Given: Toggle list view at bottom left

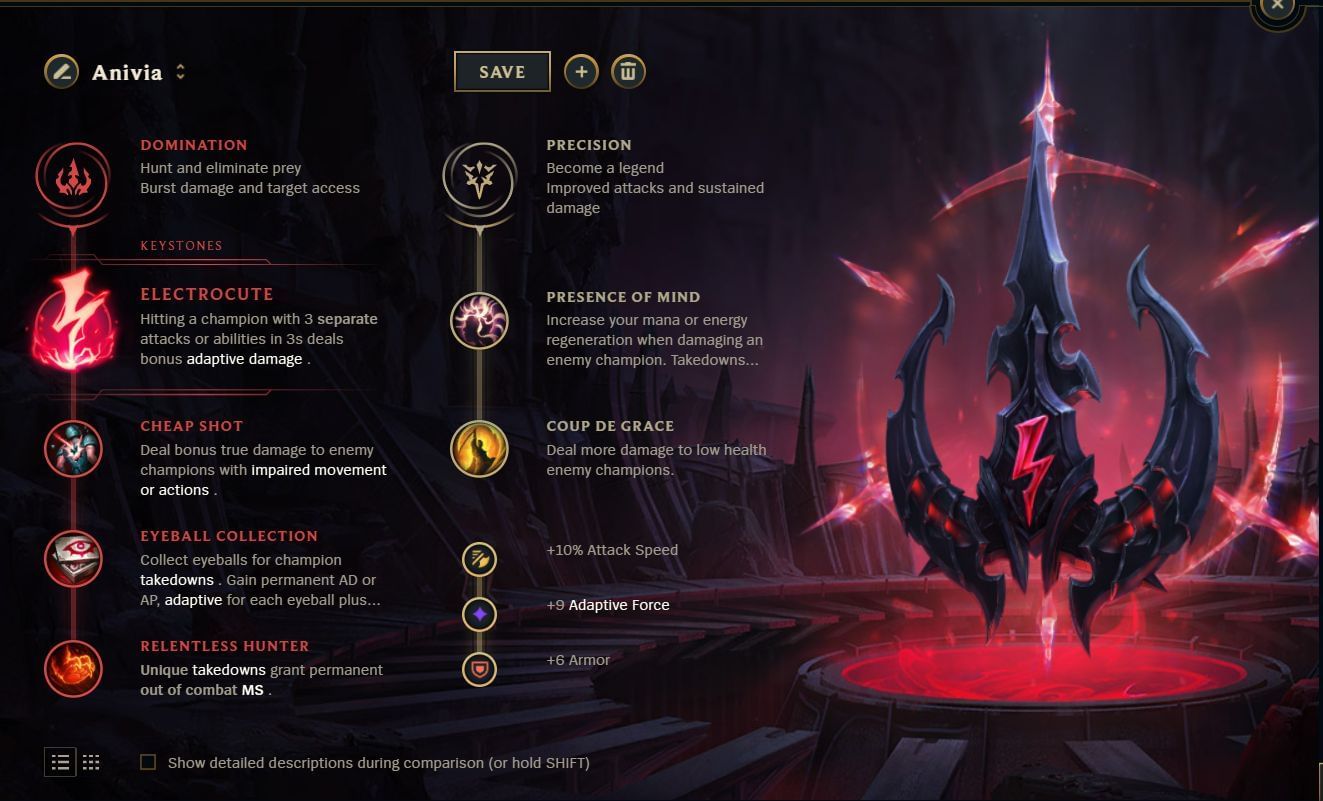Looking at the screenshot, I should pyautogui.click(x=60, y=762).
